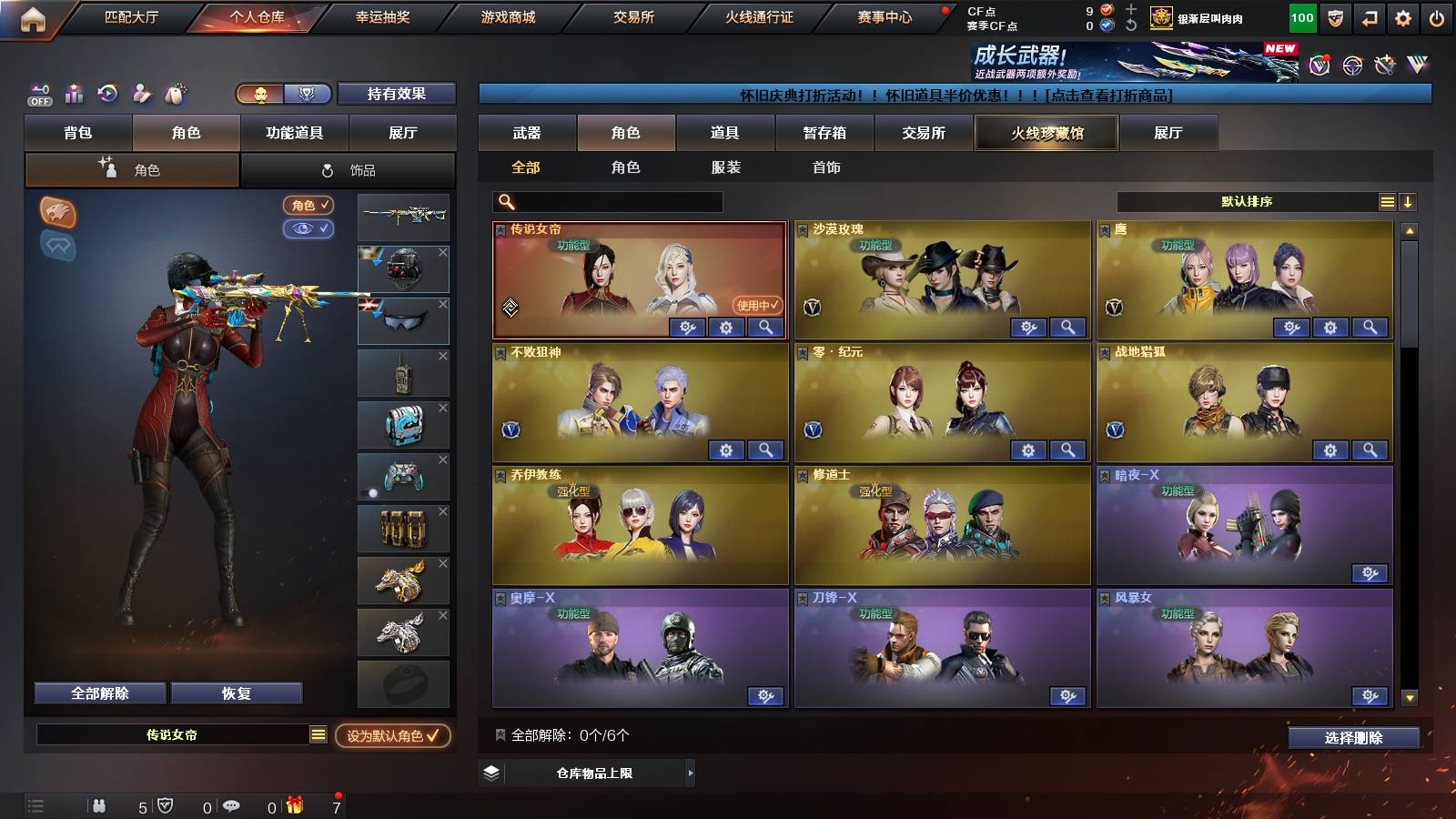Toggle the eye visibility badge above the character model
The image size is (1456, 819).
coord(309,229)
